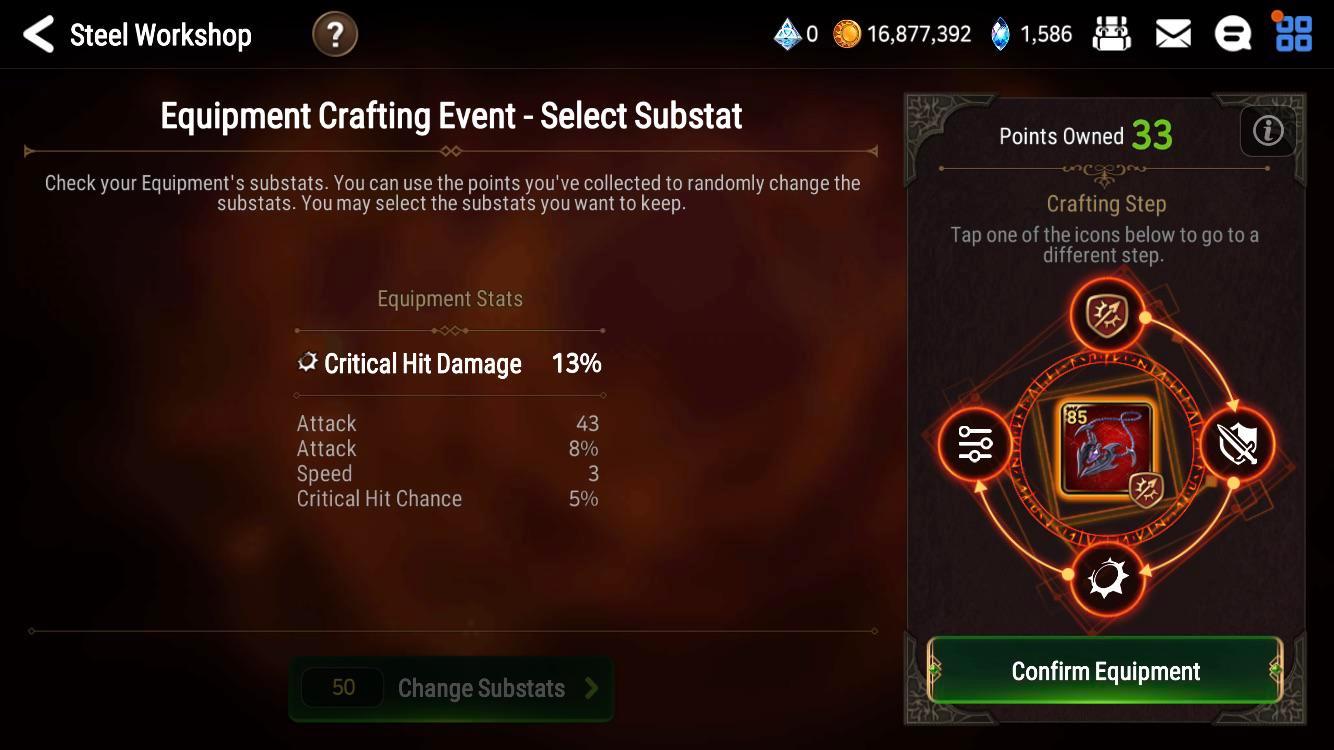The height and width of the screenshot is (750, 1334).
Task: Expand Change Substats via its green chevron
Action: [590, 688]
